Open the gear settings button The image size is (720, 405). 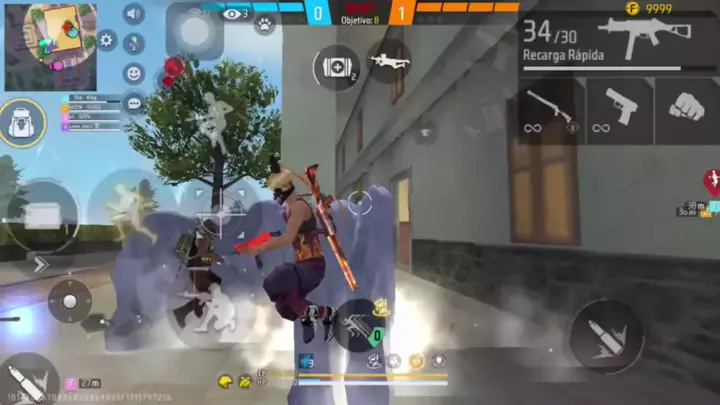tap(107, 41)
